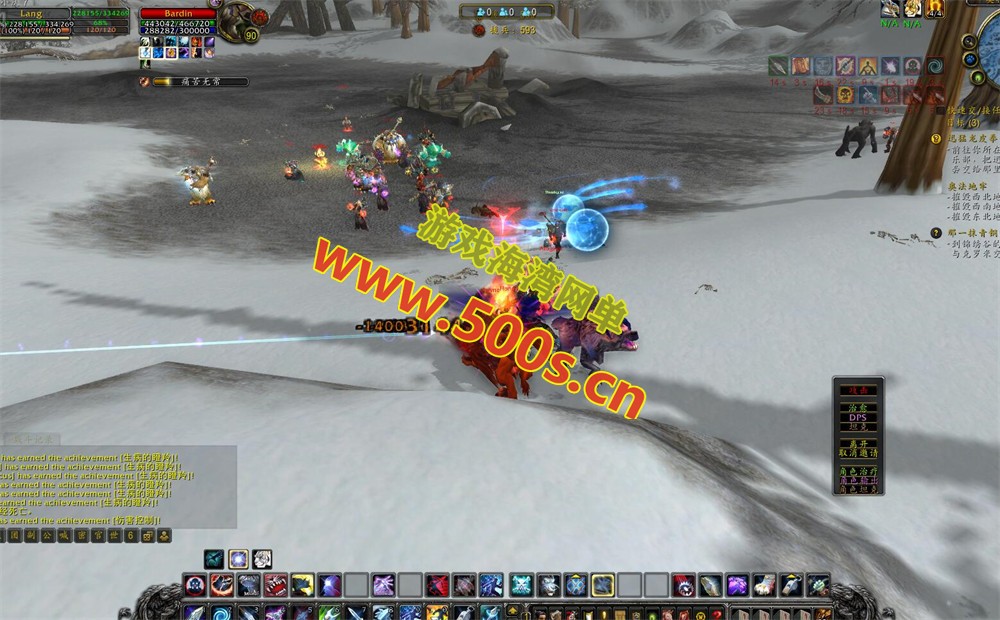Click the magnifier tracking button beside minimap
Screen dimensions: 1000x620
coord(968,43)
